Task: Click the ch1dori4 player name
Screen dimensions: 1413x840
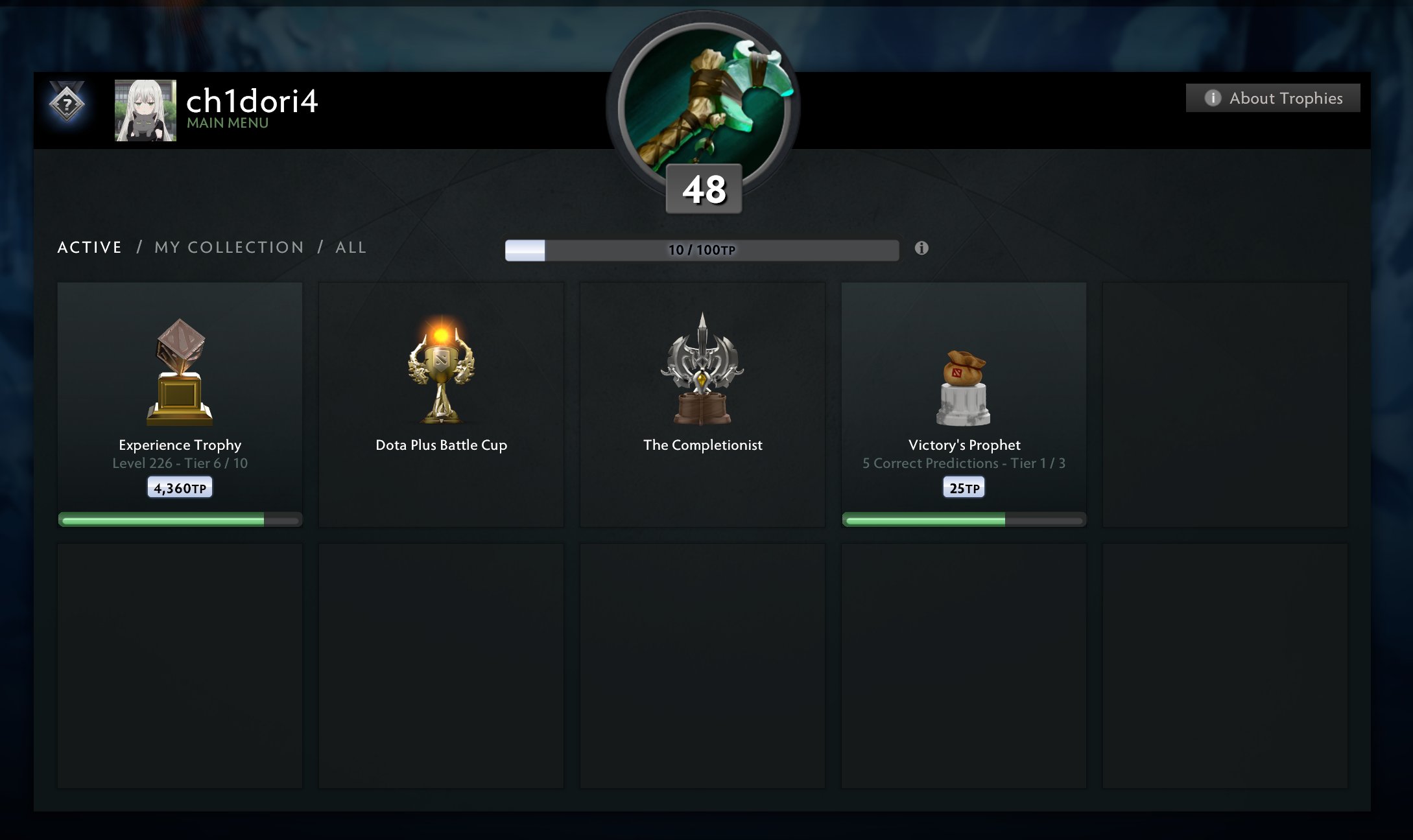Action: point(252,101)
